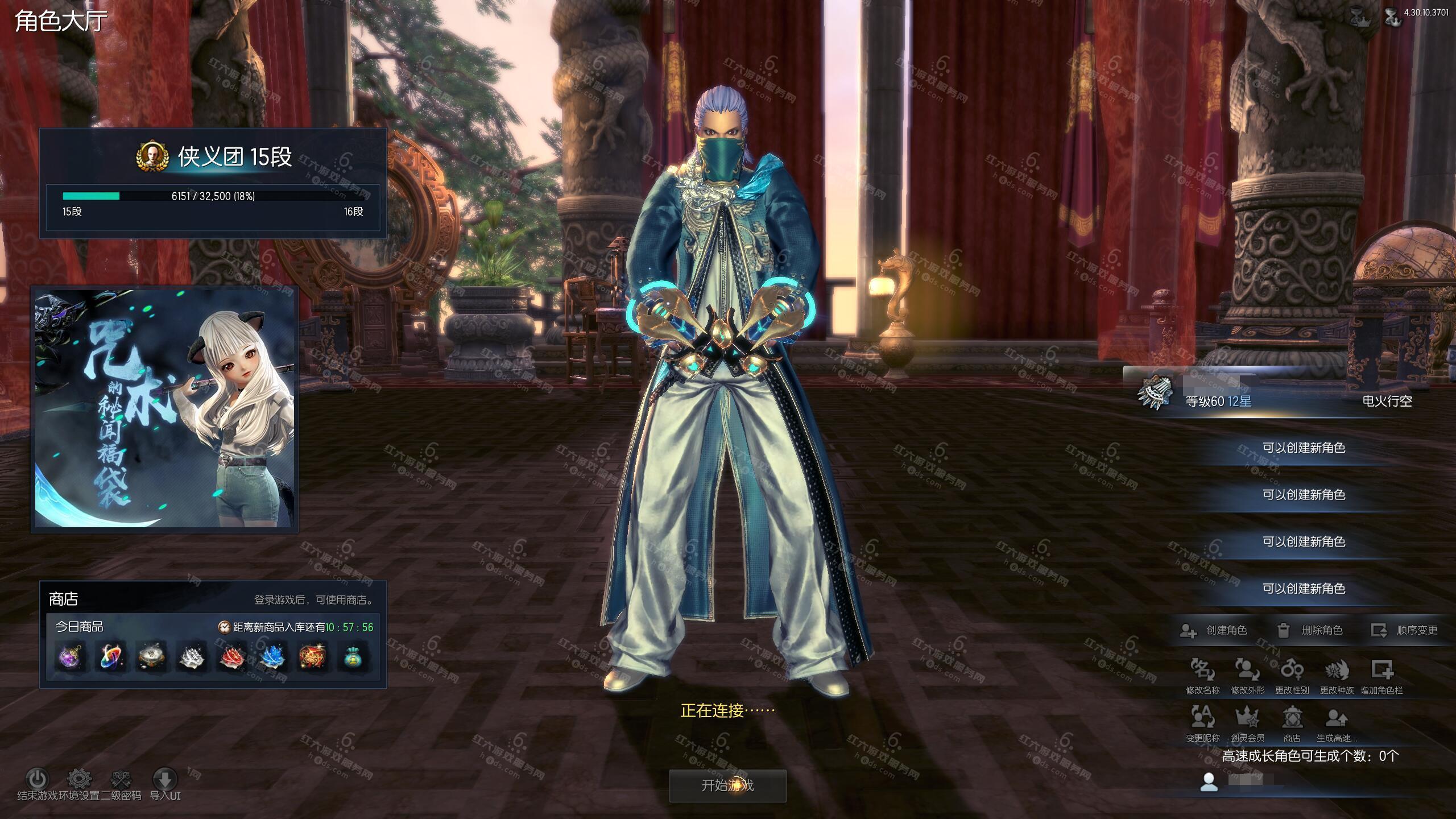Open the 剑灵会员 membership crown icon
1456x819 pixels.
(x=1247, y=718)
